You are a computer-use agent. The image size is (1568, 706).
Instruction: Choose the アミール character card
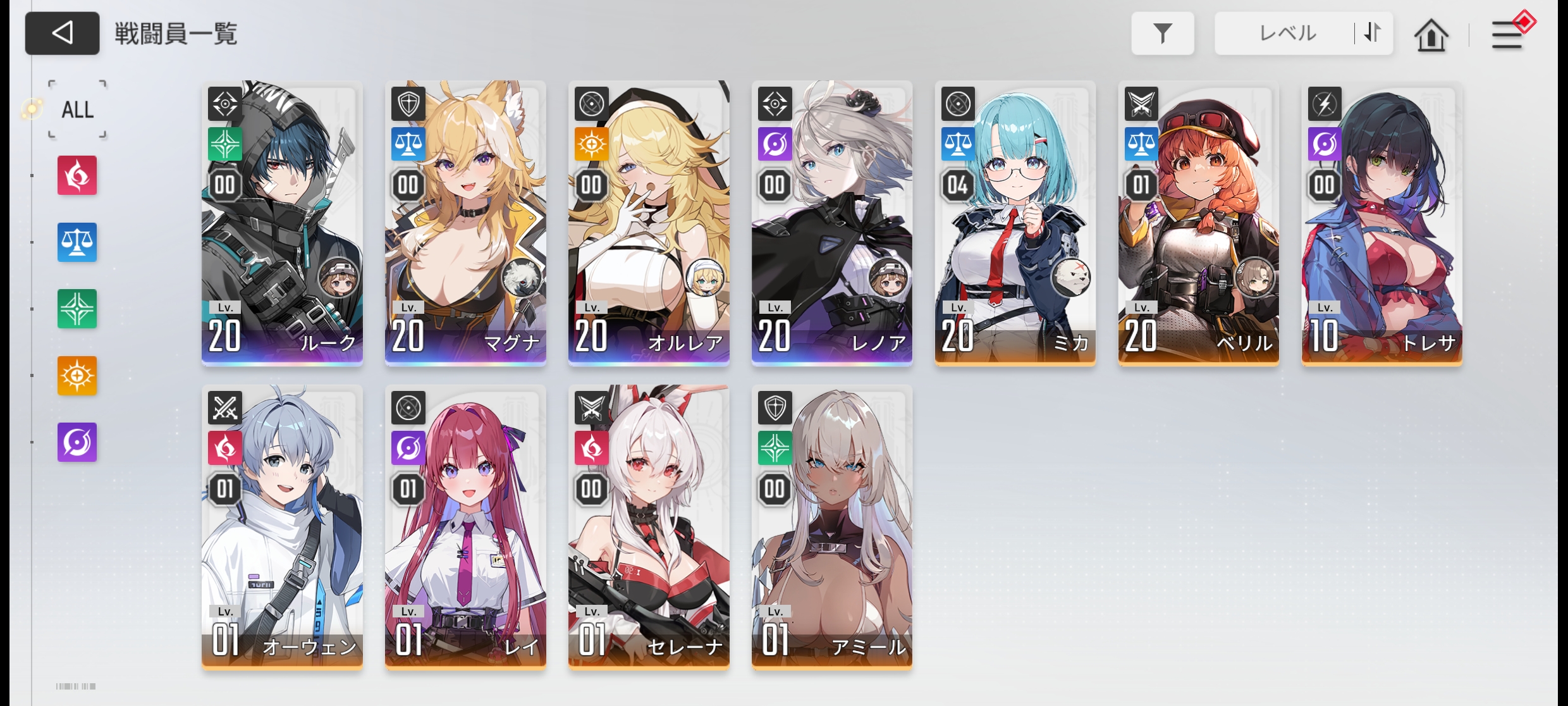pos(832,527)
